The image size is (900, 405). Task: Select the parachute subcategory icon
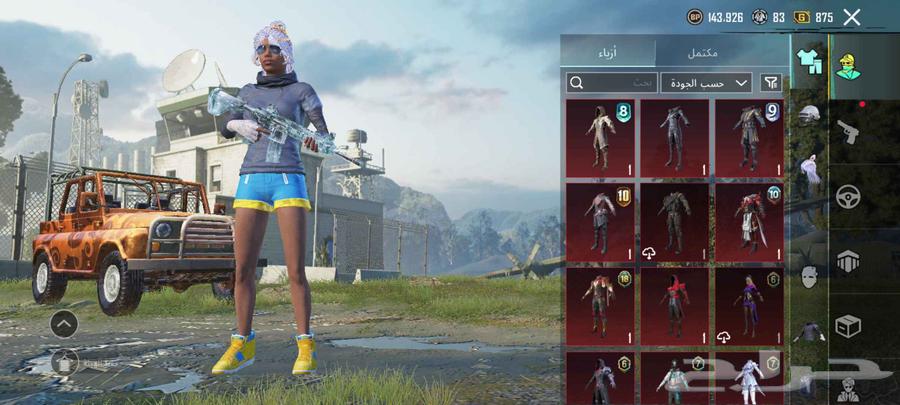click(809, 170)
